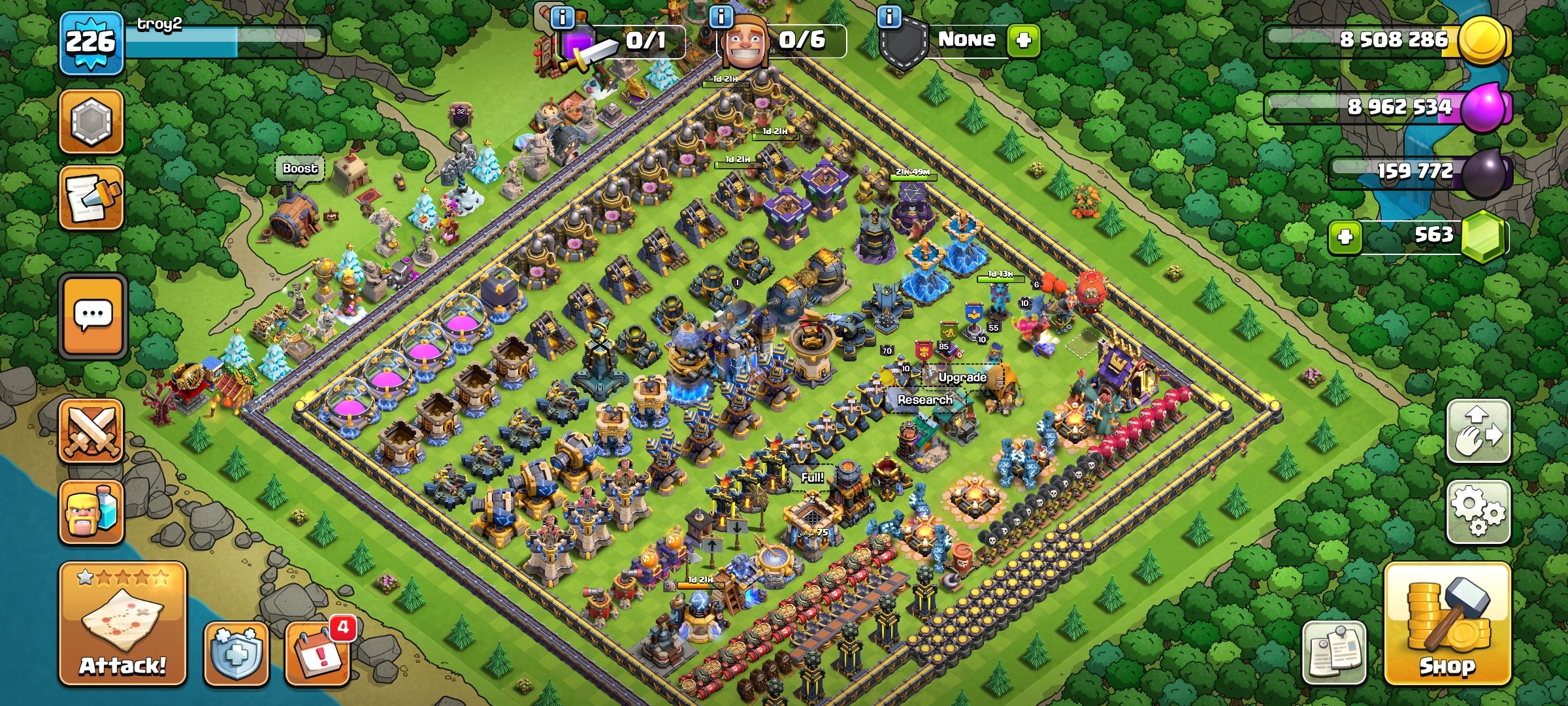Open the pinned notes news button
This screenshot has height=706, width=1568.
click(1334, 653)
